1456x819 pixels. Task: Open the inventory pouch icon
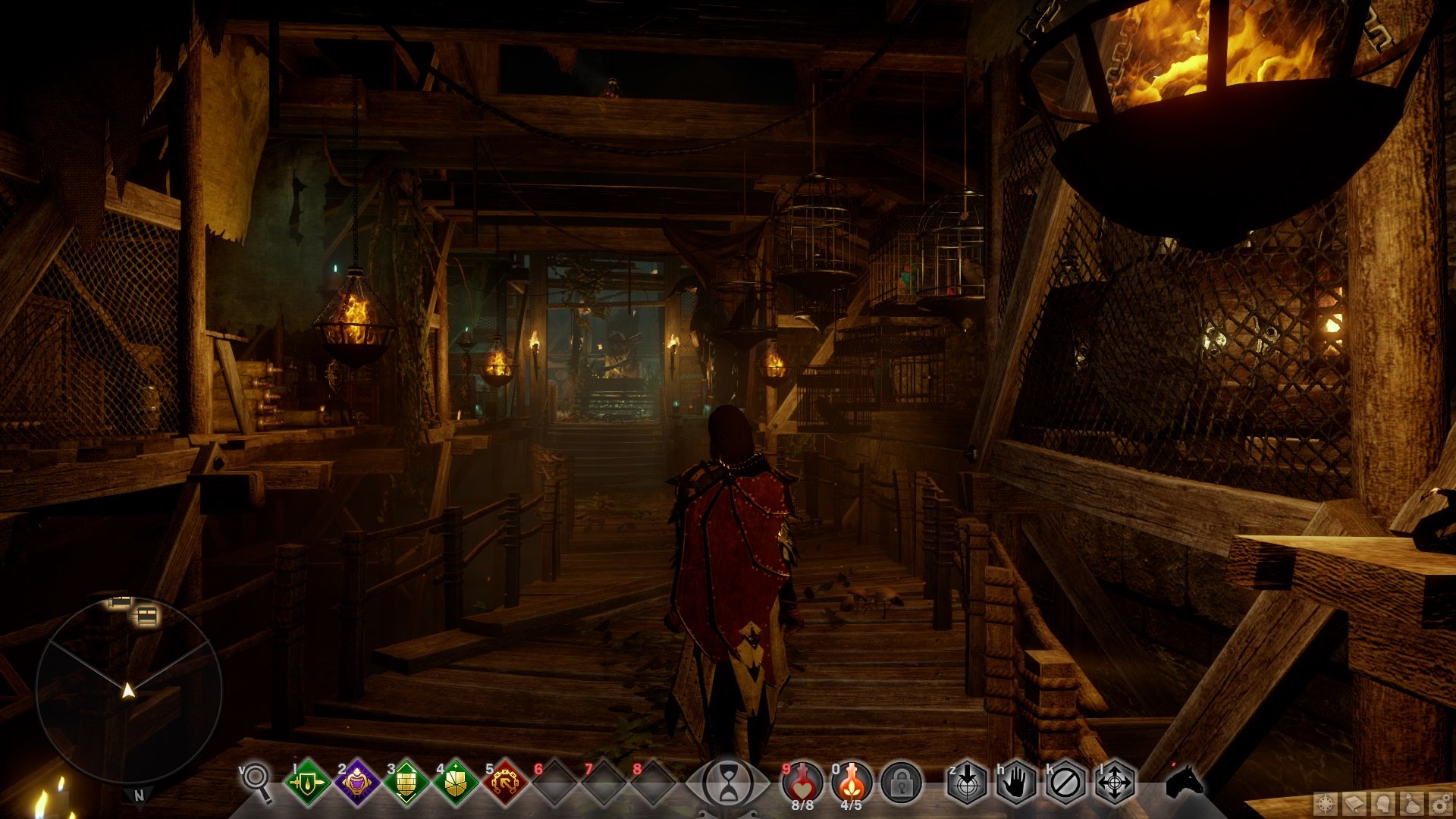click(x=1412, y=803)
